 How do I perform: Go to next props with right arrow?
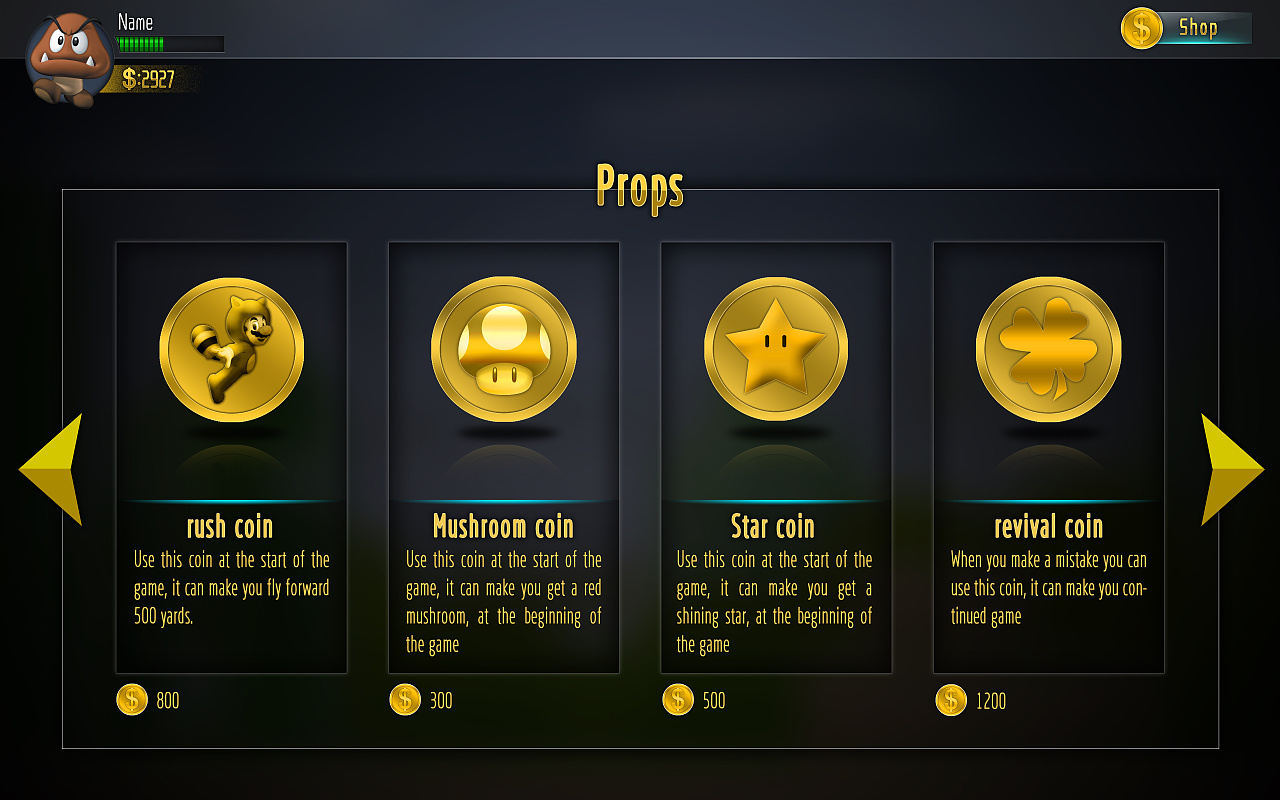tap(1230, 469)
